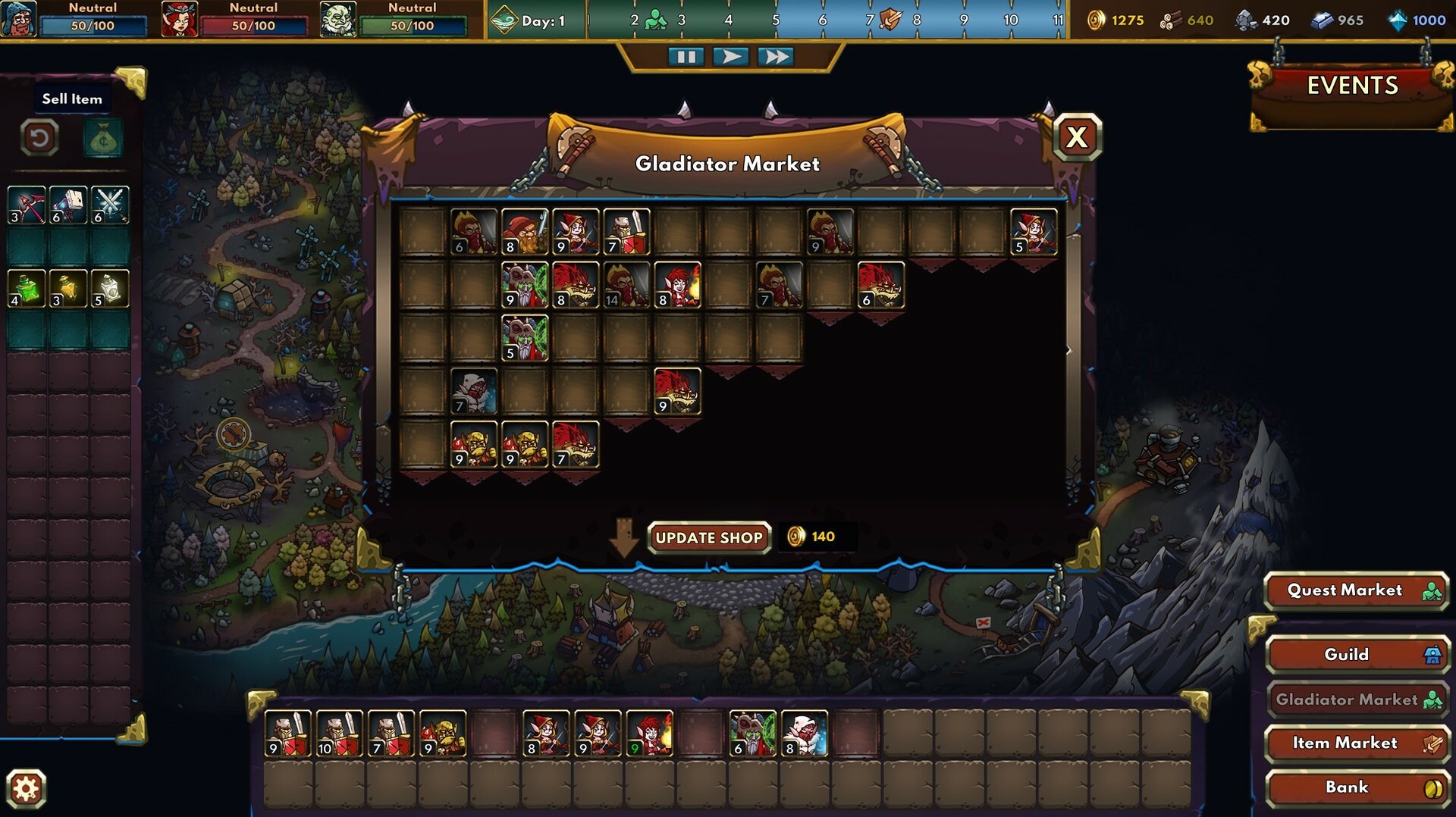Open the EVENTS banner
This screenshot has height=817, width=1456.
(1353, 86)
